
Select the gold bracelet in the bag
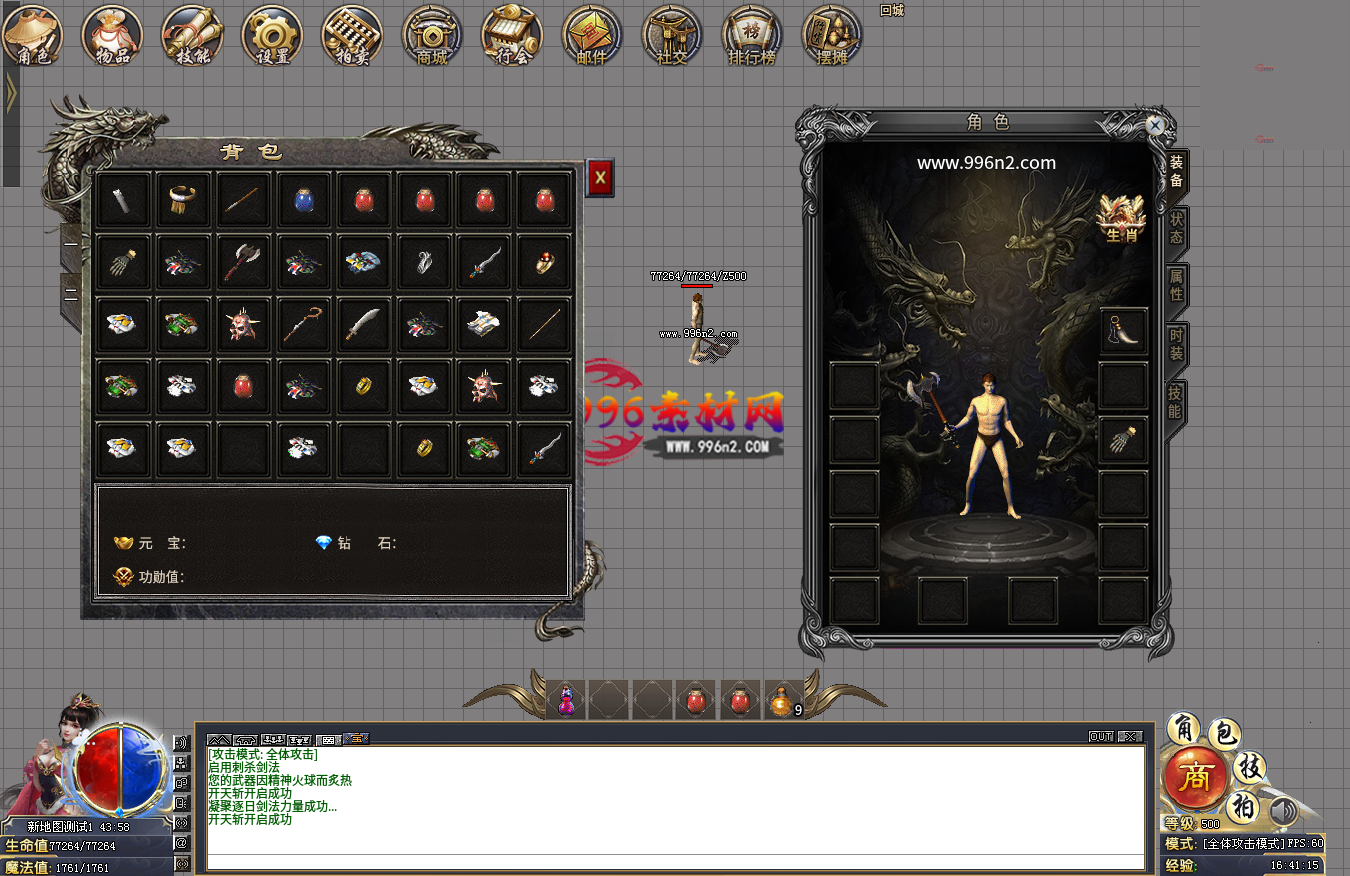click(184, 200)
